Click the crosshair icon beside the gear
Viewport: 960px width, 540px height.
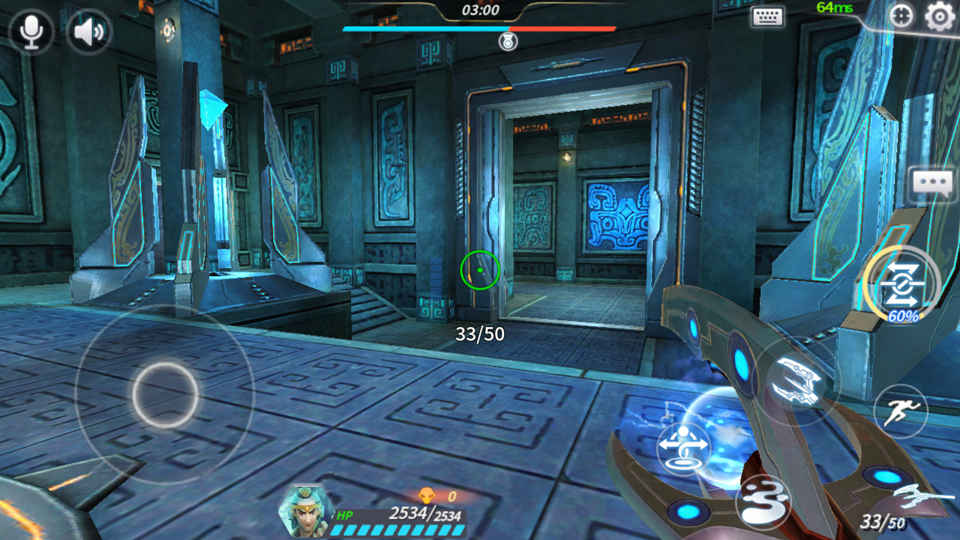[x=902, y=16]
